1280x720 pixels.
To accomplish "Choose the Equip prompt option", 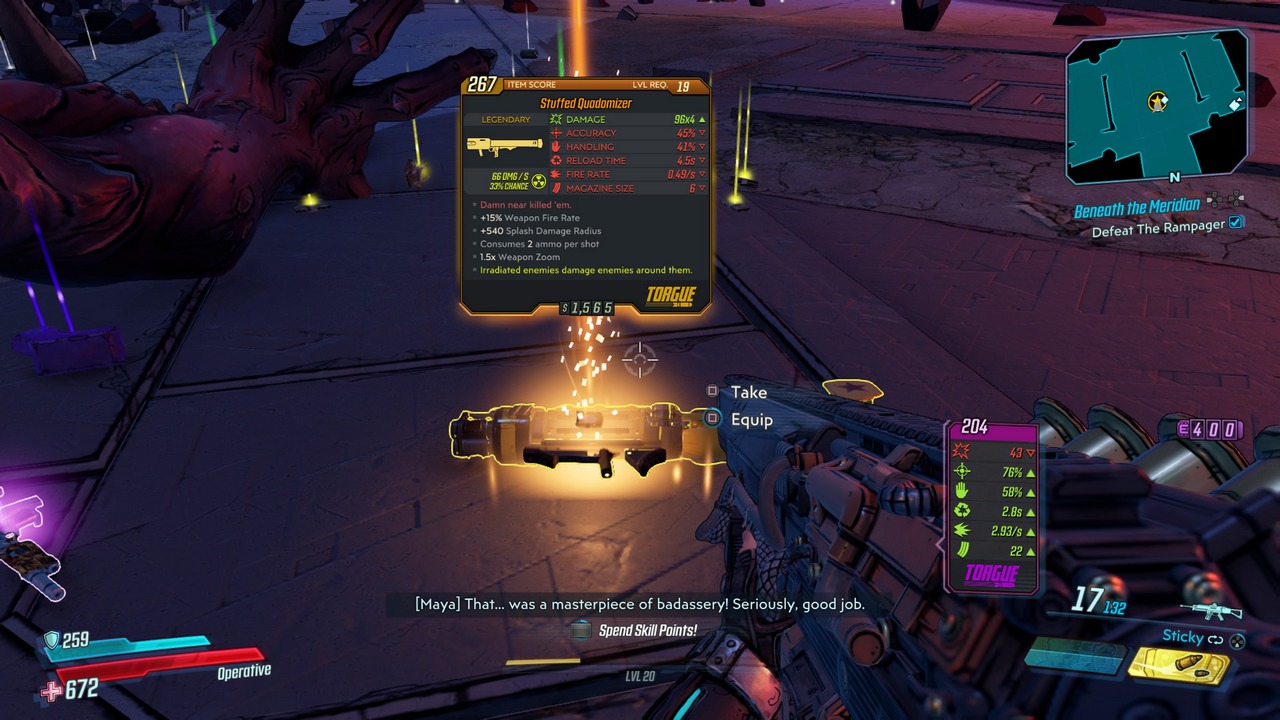I will tap(751, 420).
